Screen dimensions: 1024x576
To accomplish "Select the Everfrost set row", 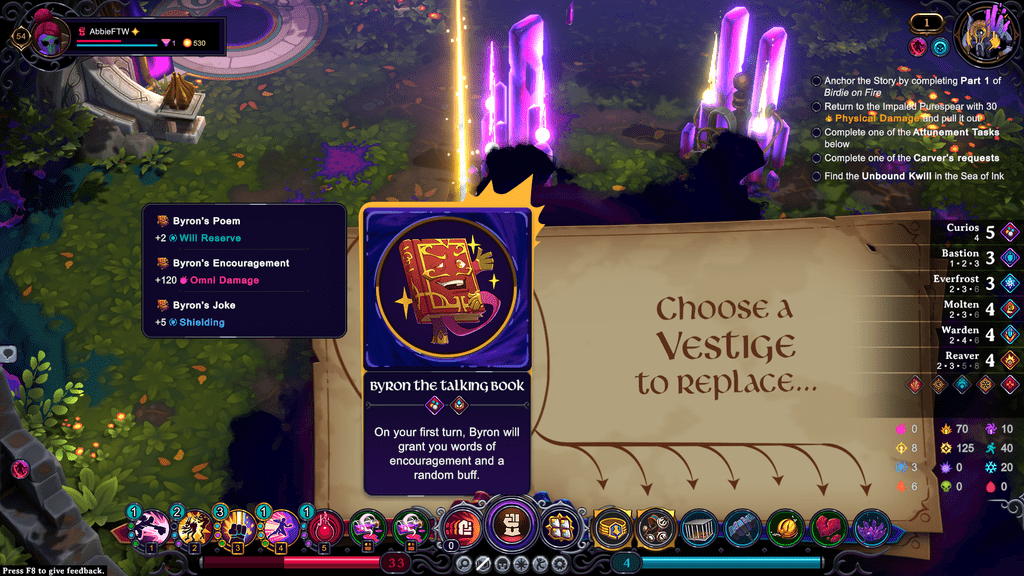I will point(981,284).
